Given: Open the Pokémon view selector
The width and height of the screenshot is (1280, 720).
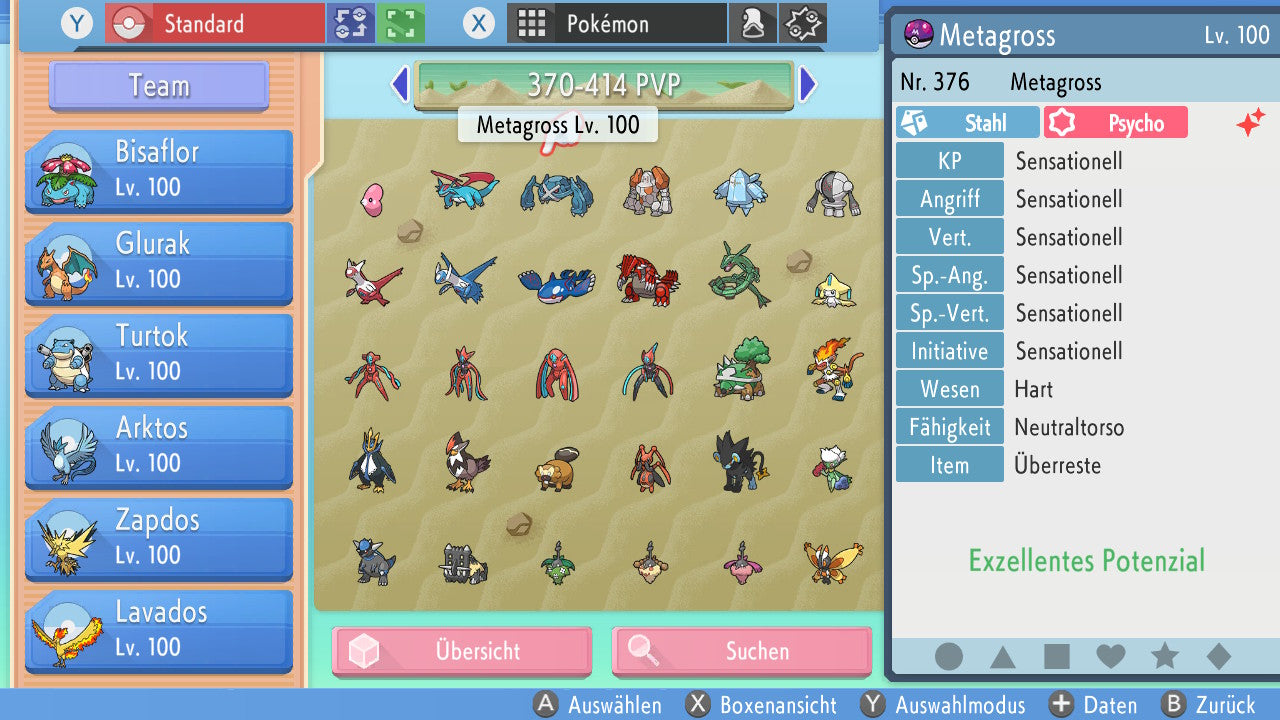Looking at the screenshot, I should coord(616,23).
